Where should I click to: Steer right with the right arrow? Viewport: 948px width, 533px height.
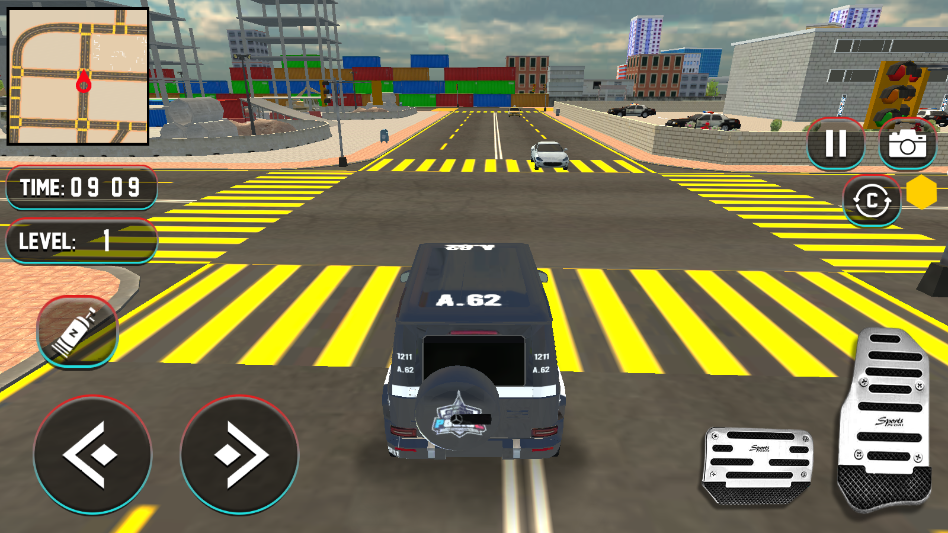239,455
